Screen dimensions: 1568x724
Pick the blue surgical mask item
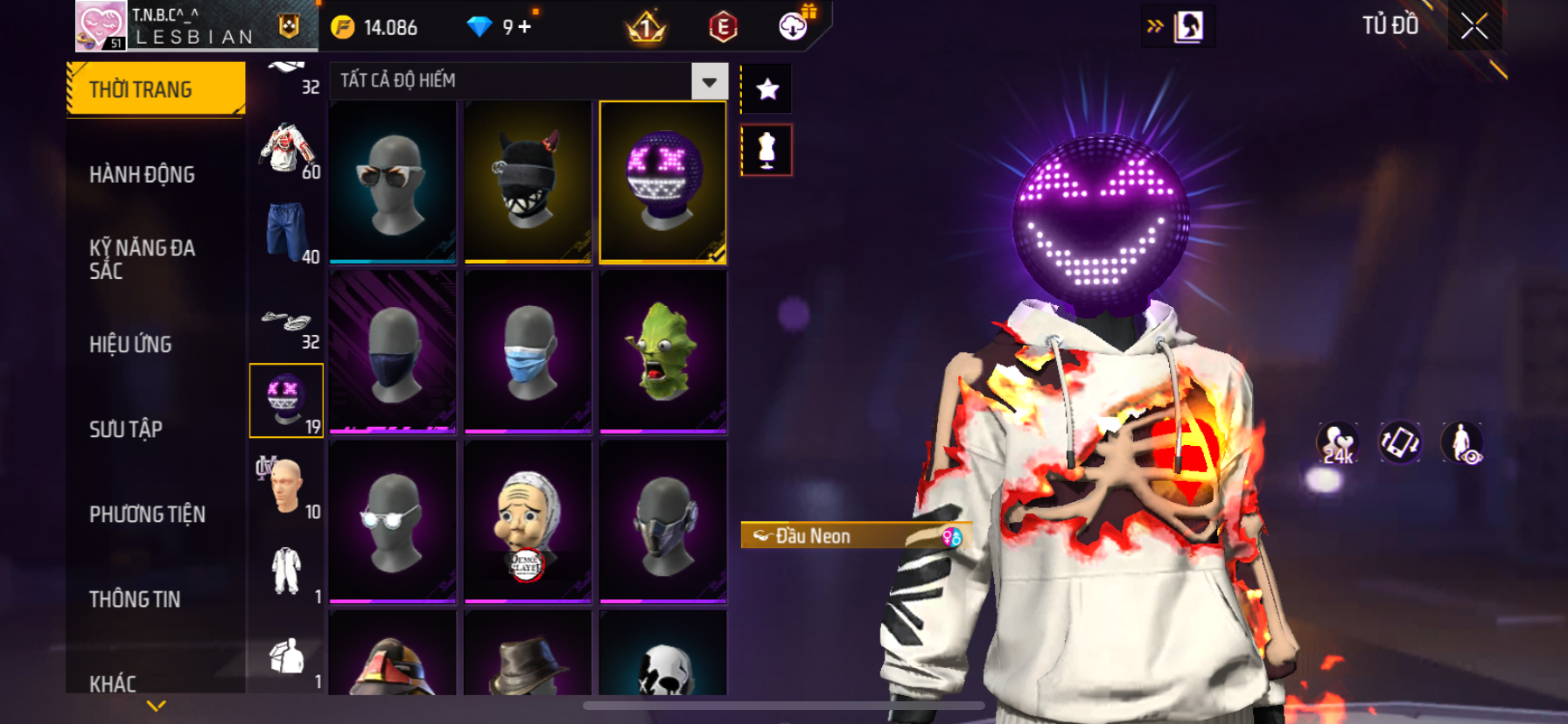[x=528, y=352]
